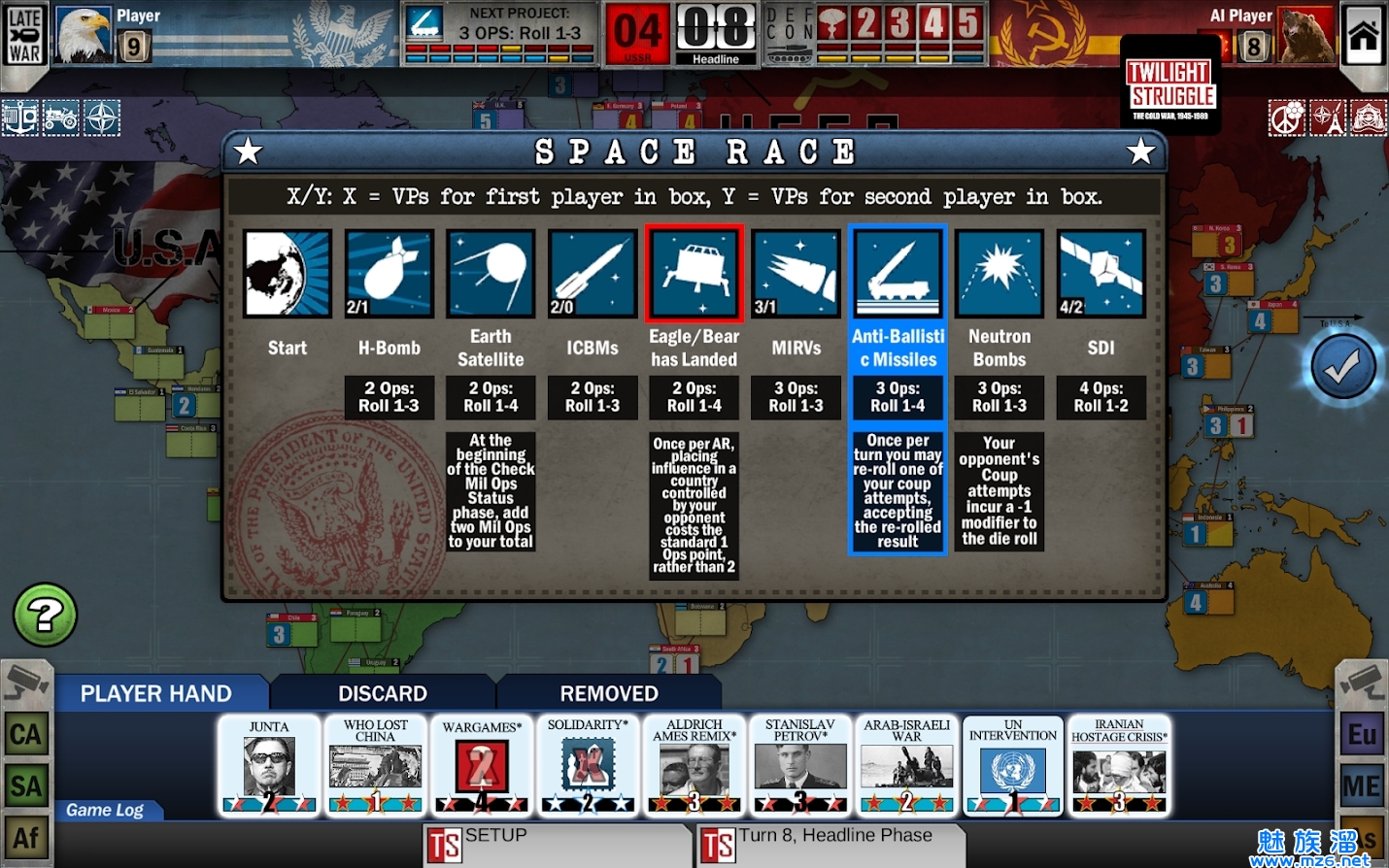Show the Player Hand tab
Image resolution: width=1389 pixels, height=868 pixels.
click(156, 693)
